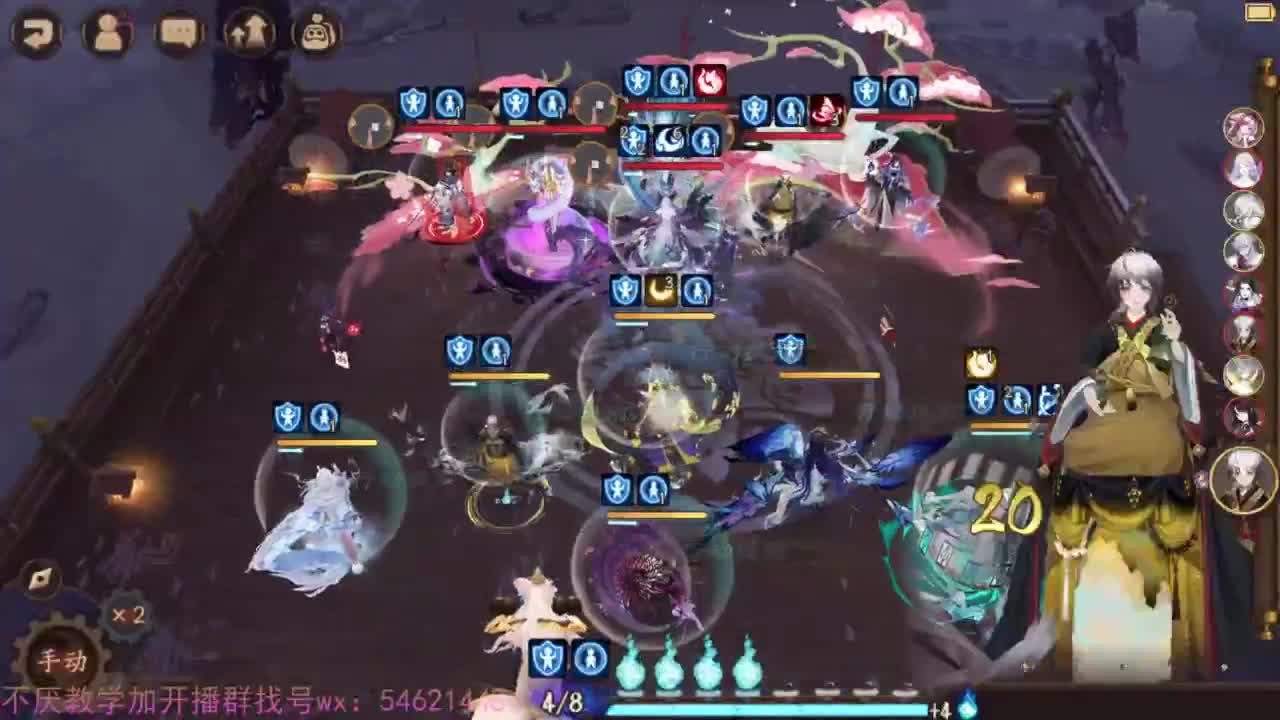Image resolution: width=1280 pixels, height=720 pixels.
Task: Open the player profile icon top left
Action: pyautogui.click(x=110, y=30)
